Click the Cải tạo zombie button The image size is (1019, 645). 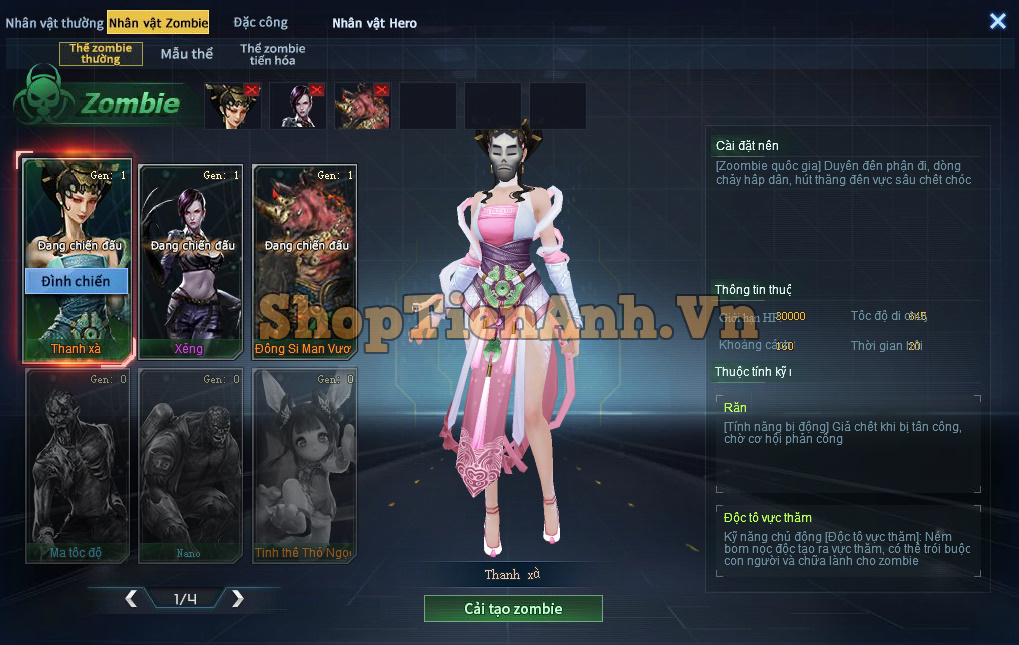click(513, 609)
